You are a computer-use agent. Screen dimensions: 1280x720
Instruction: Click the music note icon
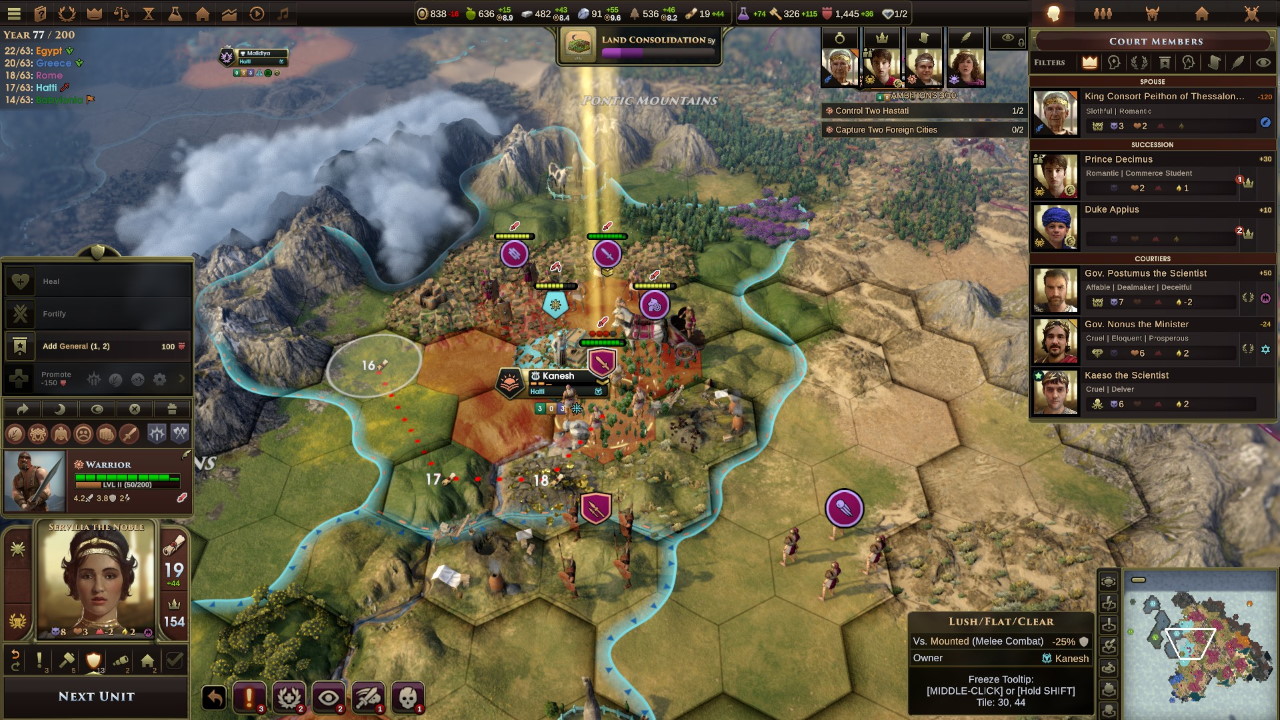coord(283,14)
